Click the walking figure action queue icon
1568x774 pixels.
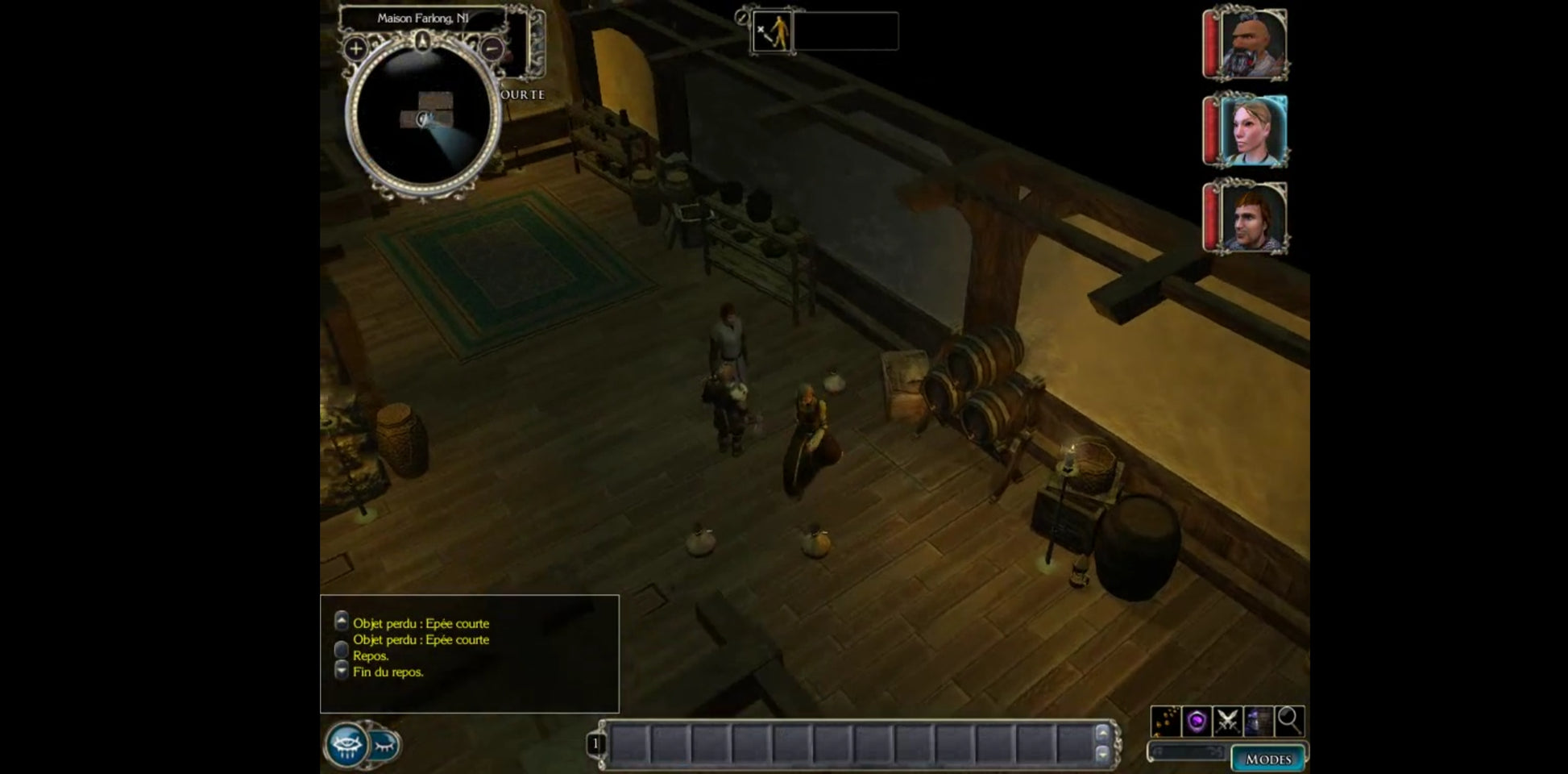click(772, 32)
